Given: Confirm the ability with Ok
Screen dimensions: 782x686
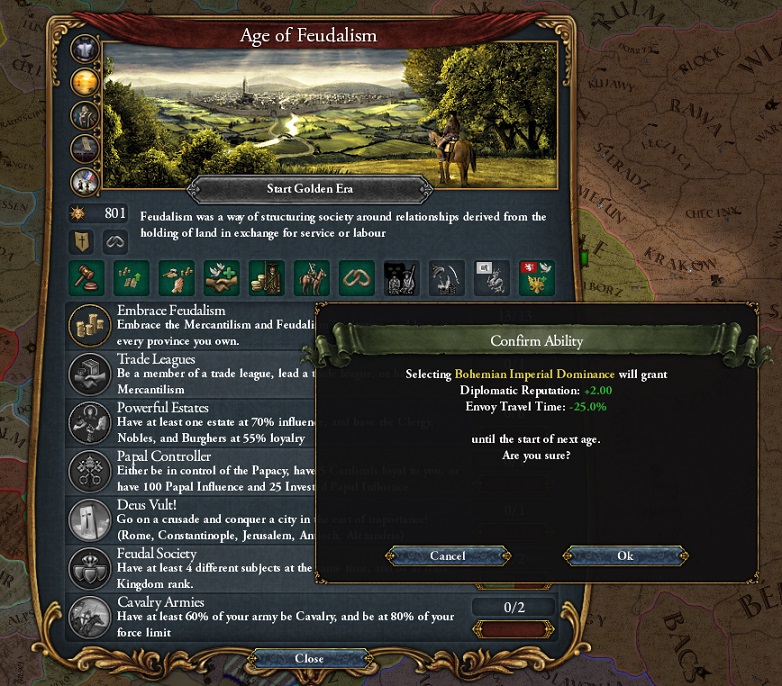Looking at the screenshot, I should 625,555.
